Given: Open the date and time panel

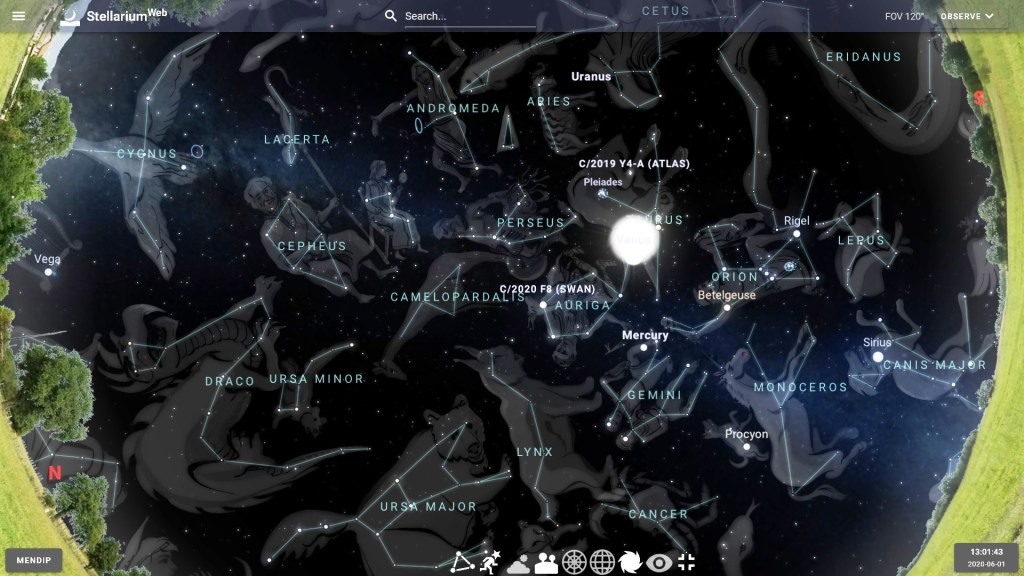Looking at the screenshot, I should [985, 557].
